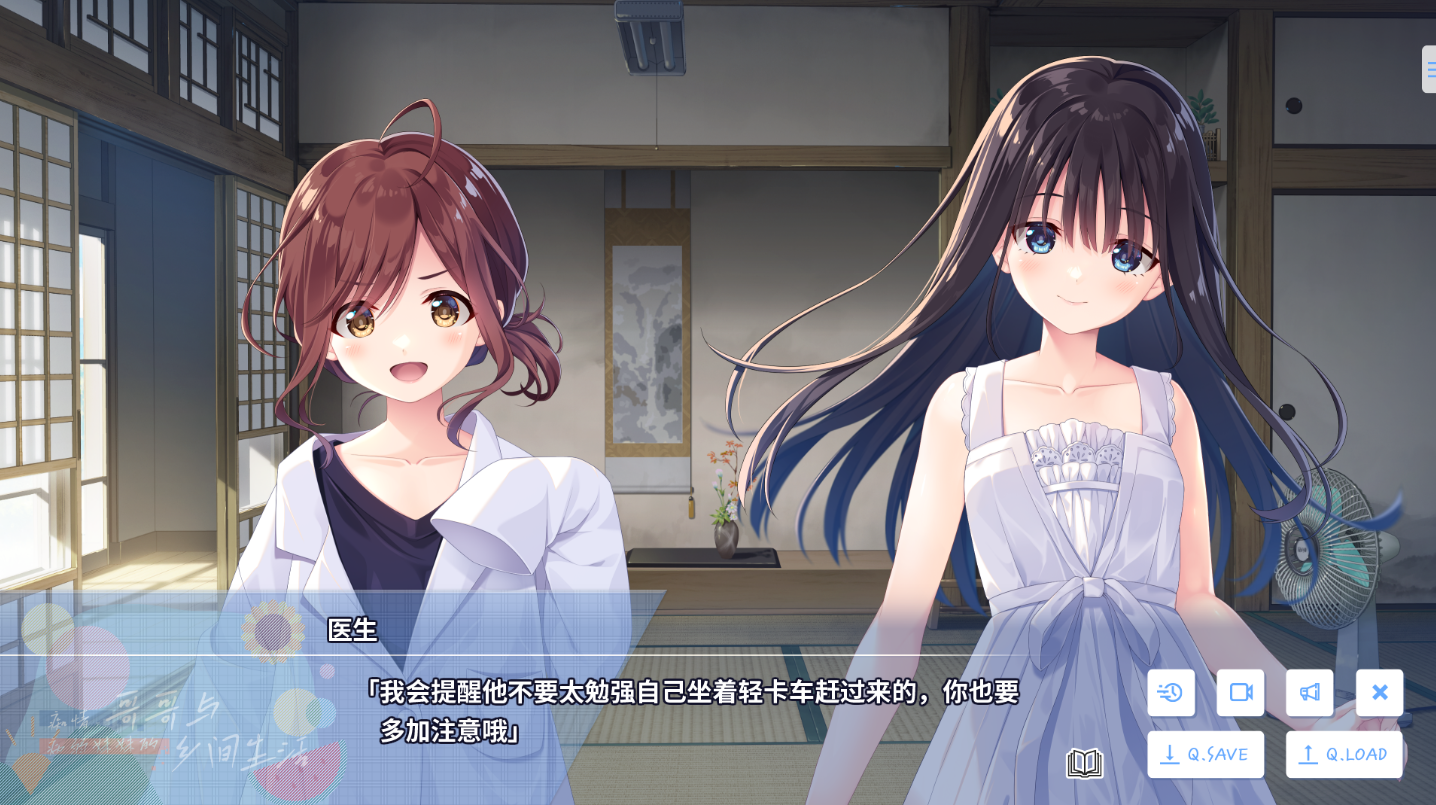Open the backlog history clock button

pyautogui.click(x=1171, y=692)
